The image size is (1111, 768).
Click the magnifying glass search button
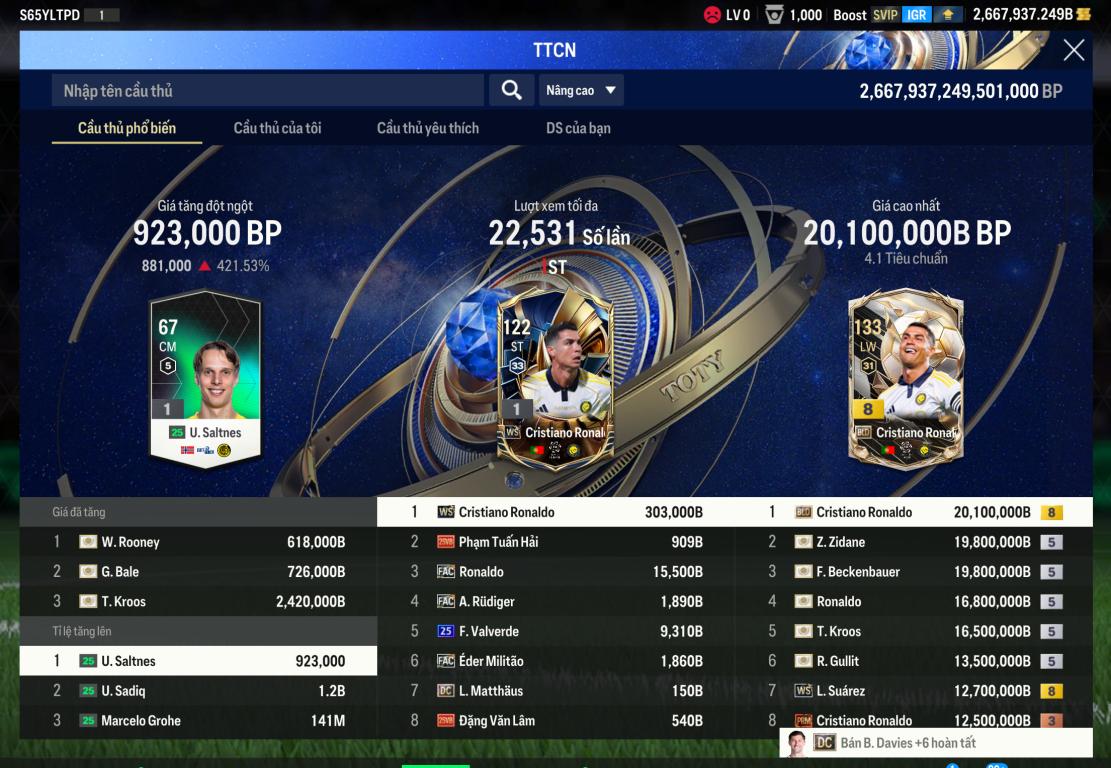[511, 90]
